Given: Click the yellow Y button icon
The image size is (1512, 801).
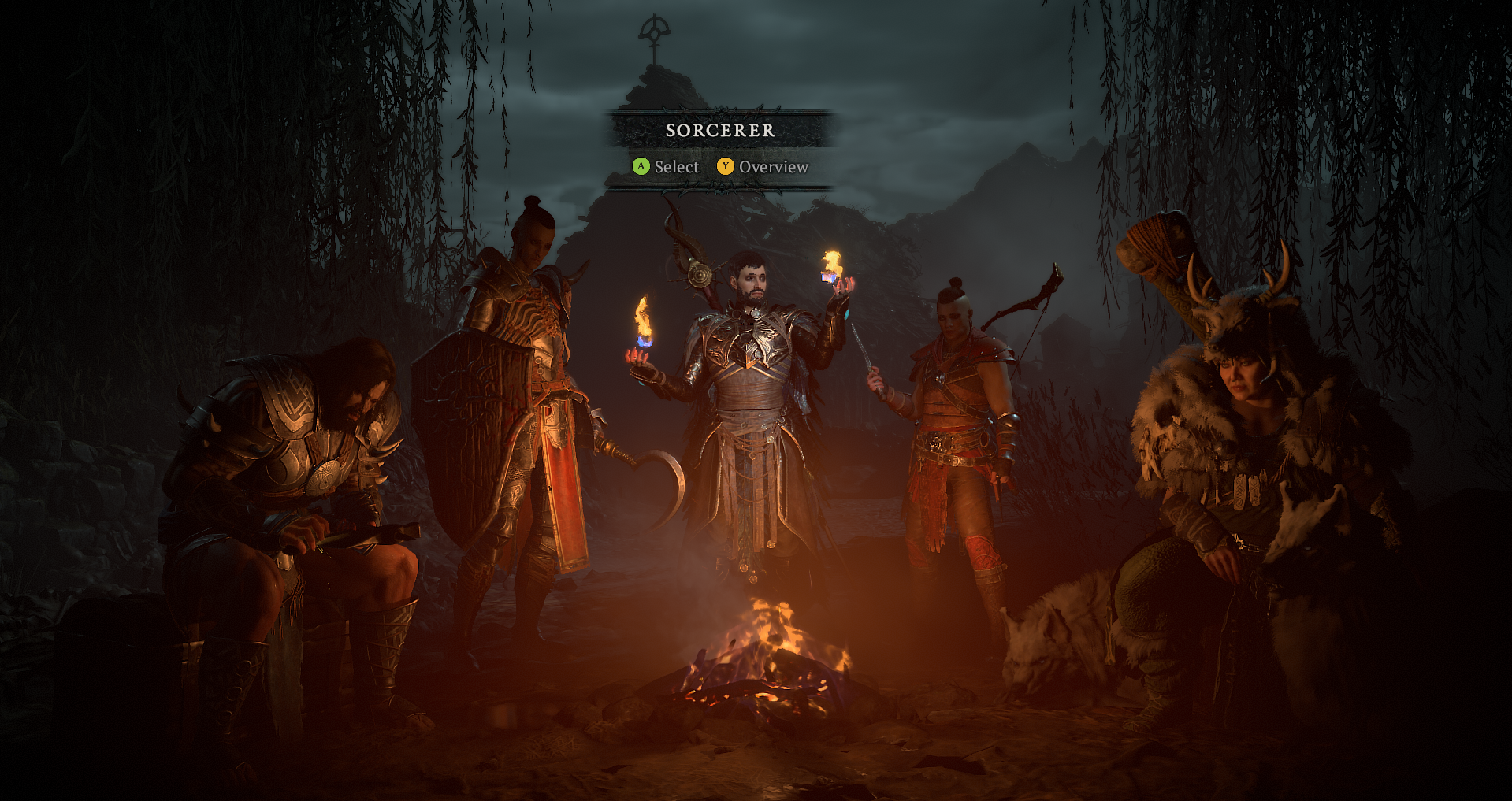Looking at the screenshot, I should coord(726,167).
